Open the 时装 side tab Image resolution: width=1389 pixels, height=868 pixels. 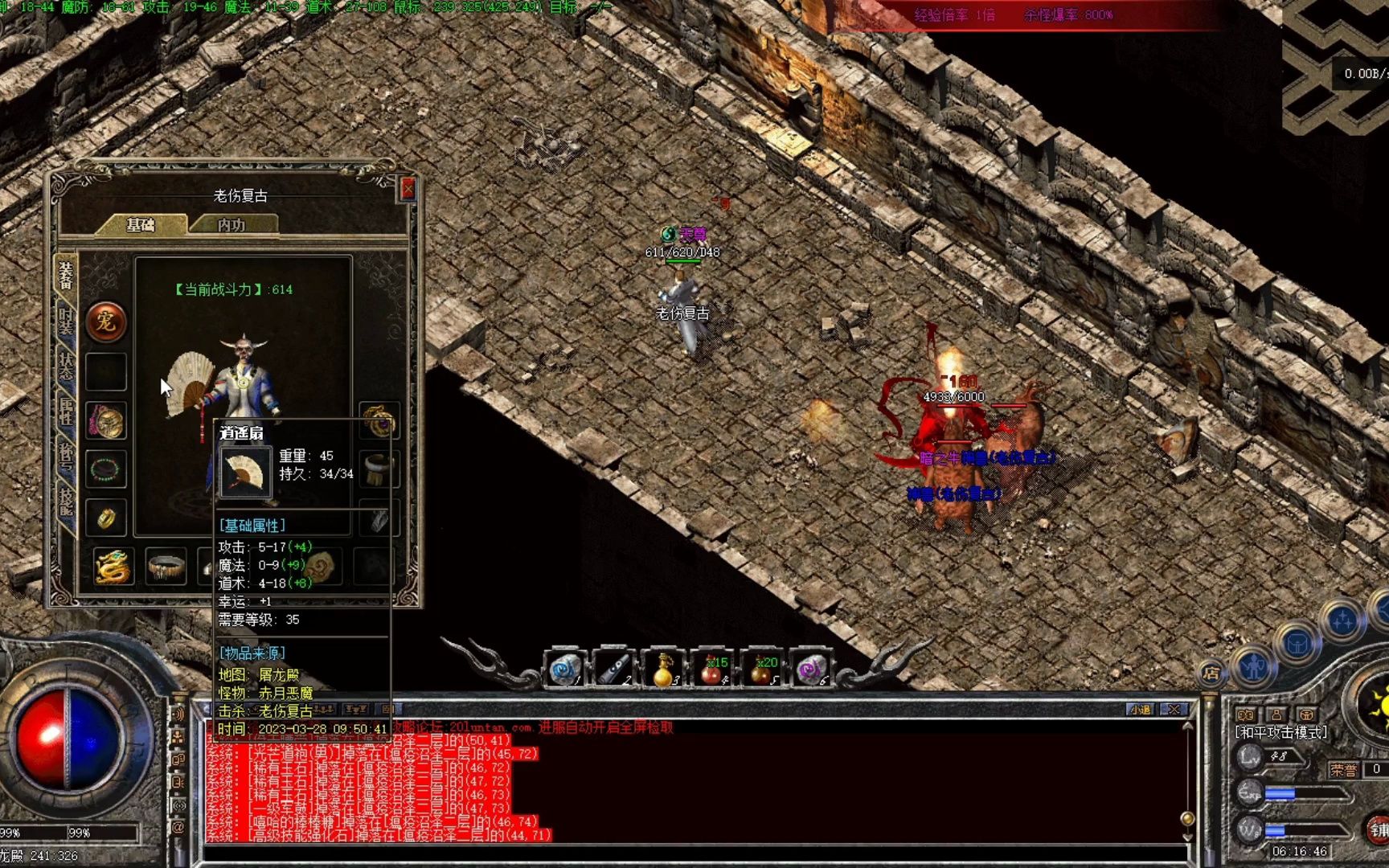click(66, 321)
